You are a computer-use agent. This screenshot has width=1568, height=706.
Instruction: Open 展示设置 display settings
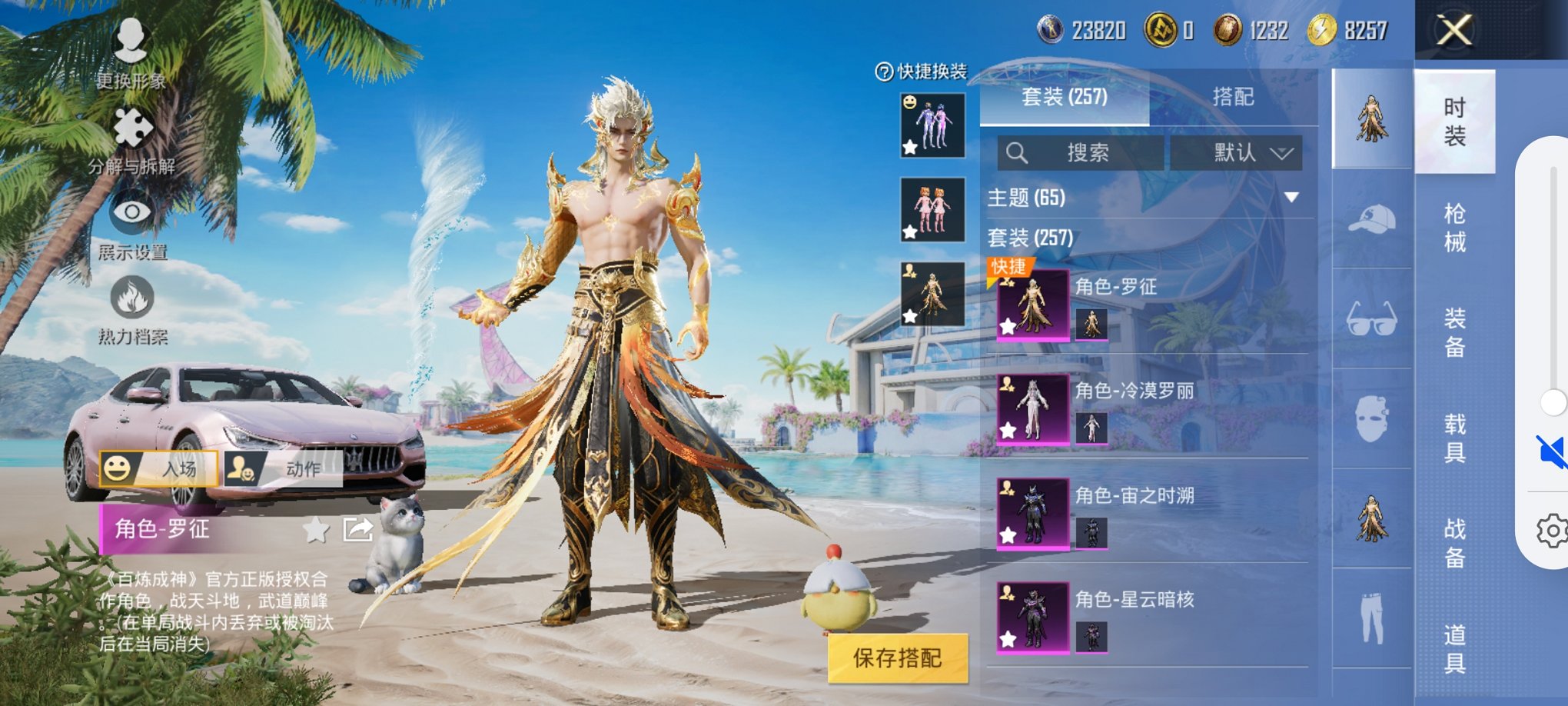[135, 231]
